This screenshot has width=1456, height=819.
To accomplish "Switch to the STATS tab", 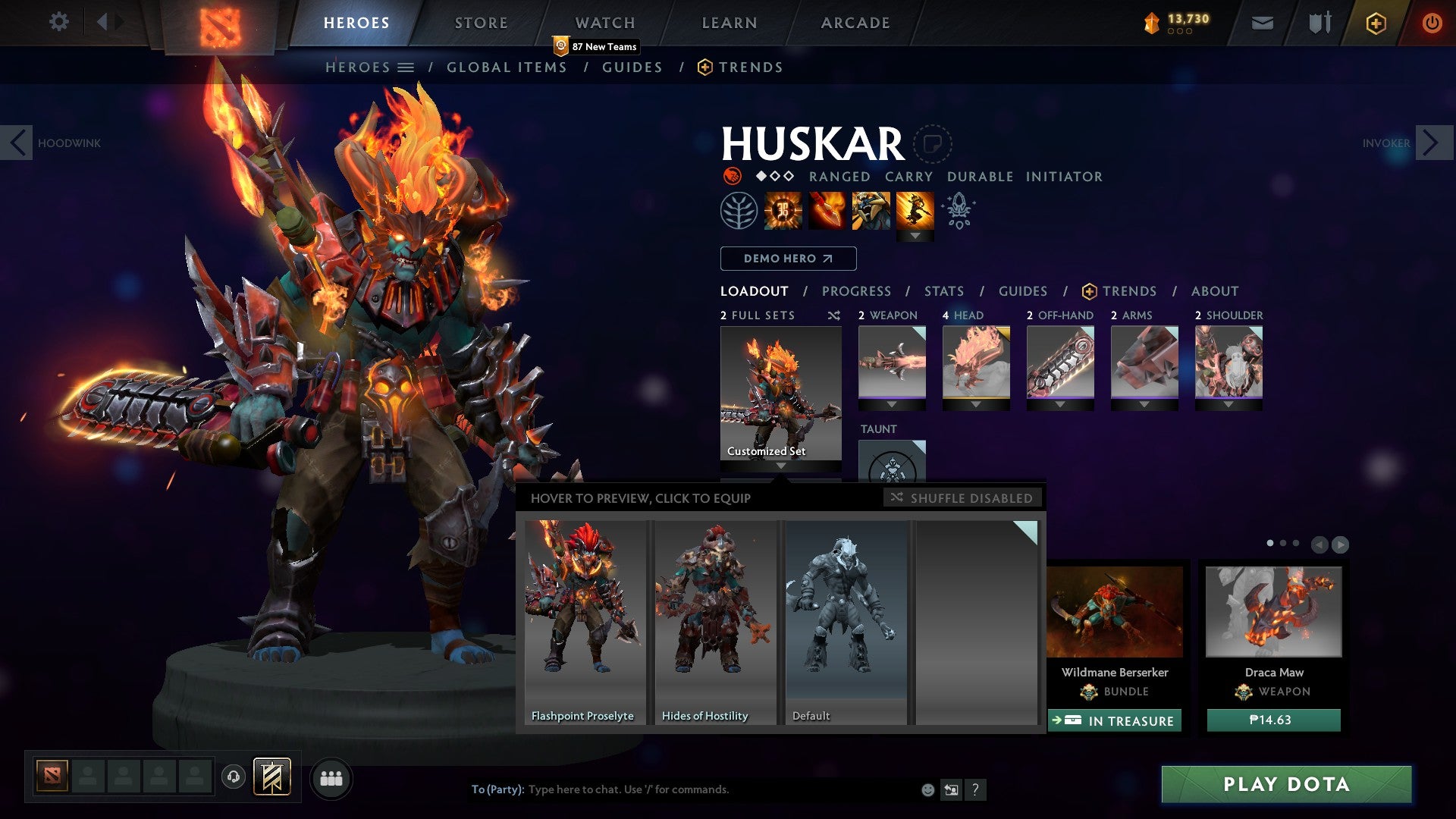I will [x=943, y=291].
